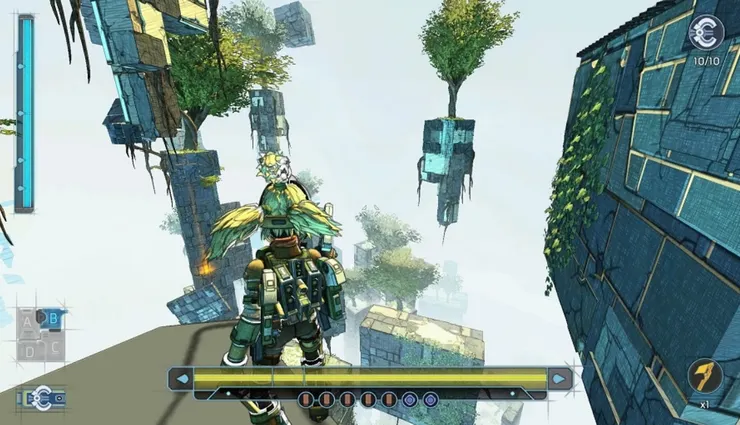Click the left arrow on the yellow bar
The image size is (740, 425).
[181, 379]
